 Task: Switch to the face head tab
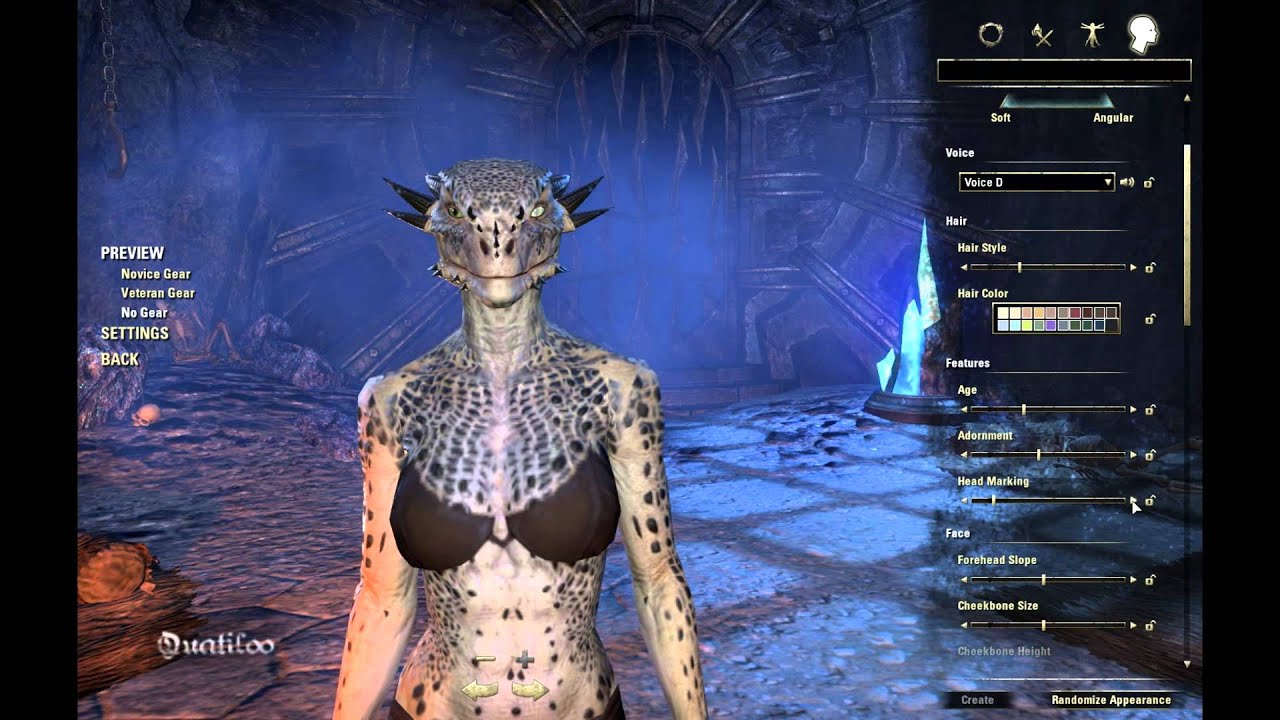(1142, 35)
